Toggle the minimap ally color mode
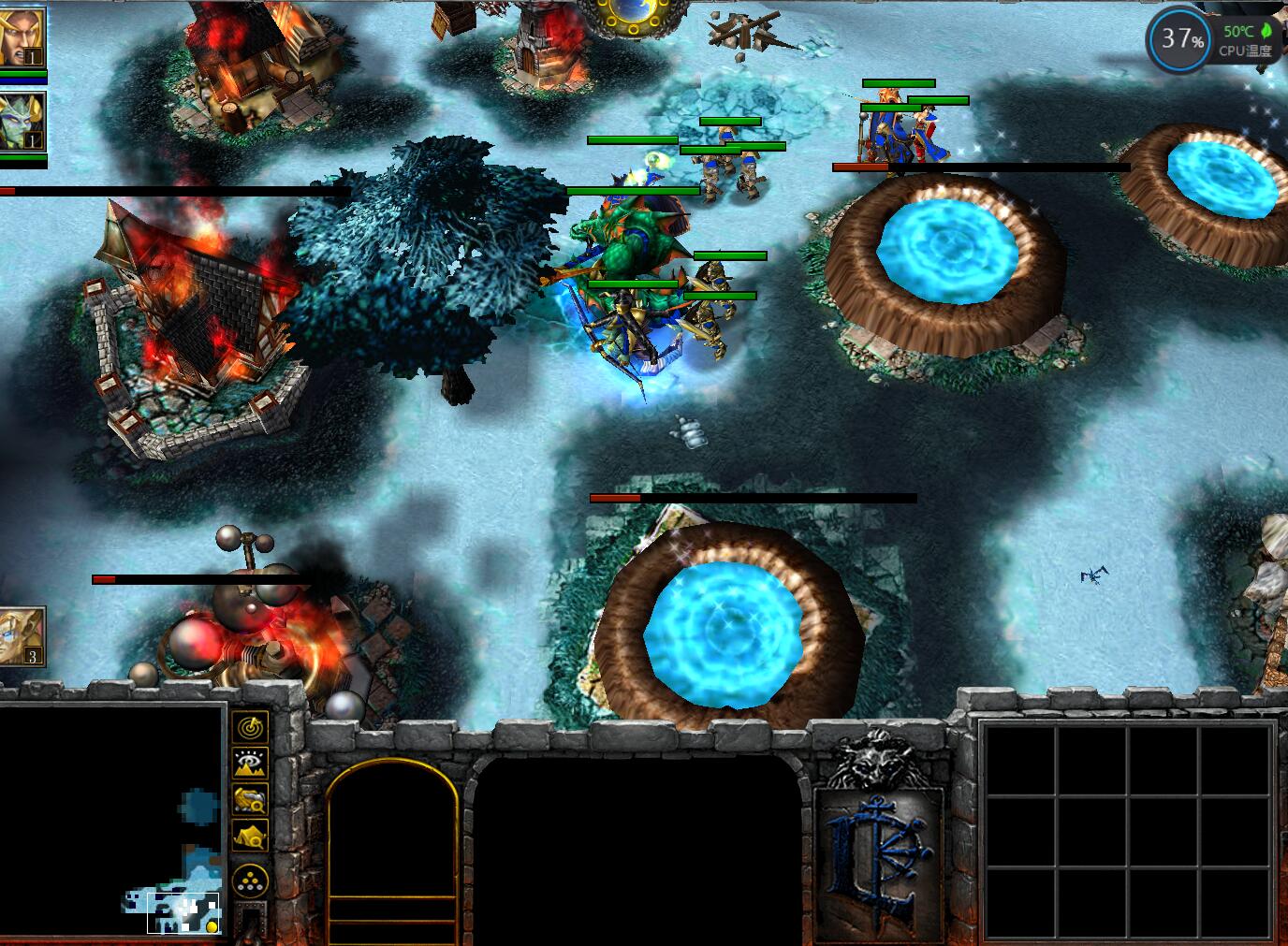Viewport: 1288px width, 946px height. tap(250, 799)
